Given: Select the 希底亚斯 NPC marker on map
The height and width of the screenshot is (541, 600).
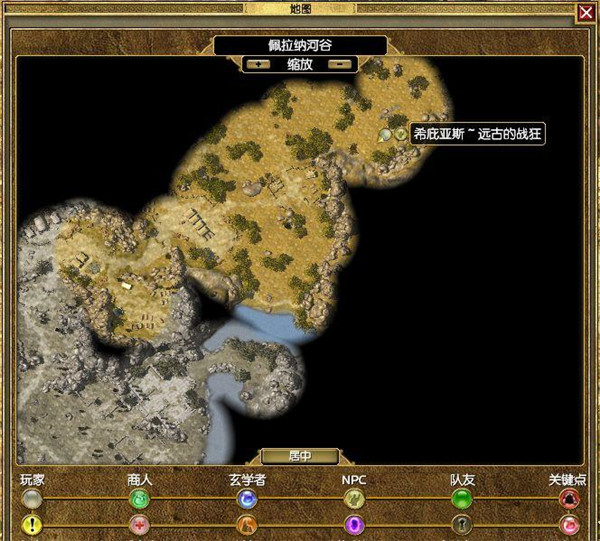Looking at the screenshot, I should coord(400,133).
